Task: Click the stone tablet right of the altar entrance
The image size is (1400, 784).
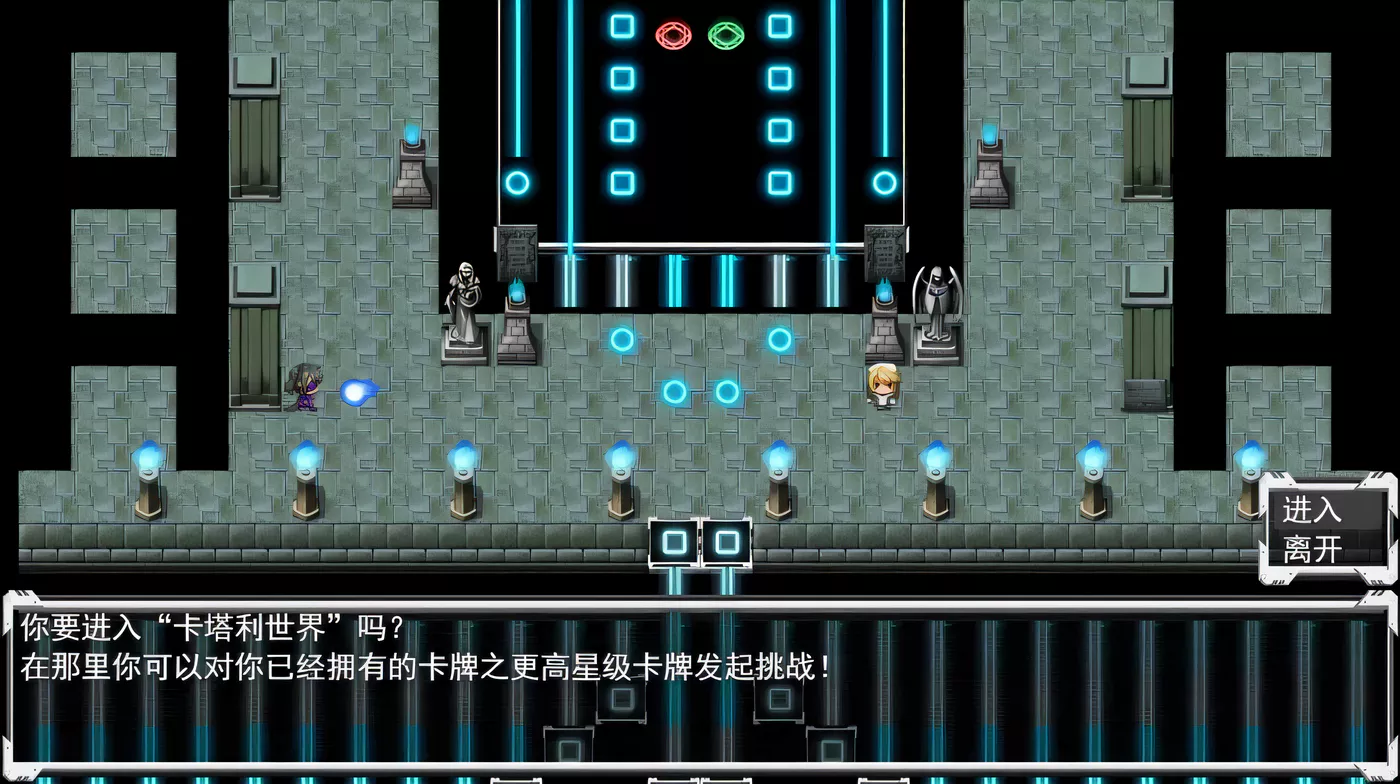Action: click(884, 252)
